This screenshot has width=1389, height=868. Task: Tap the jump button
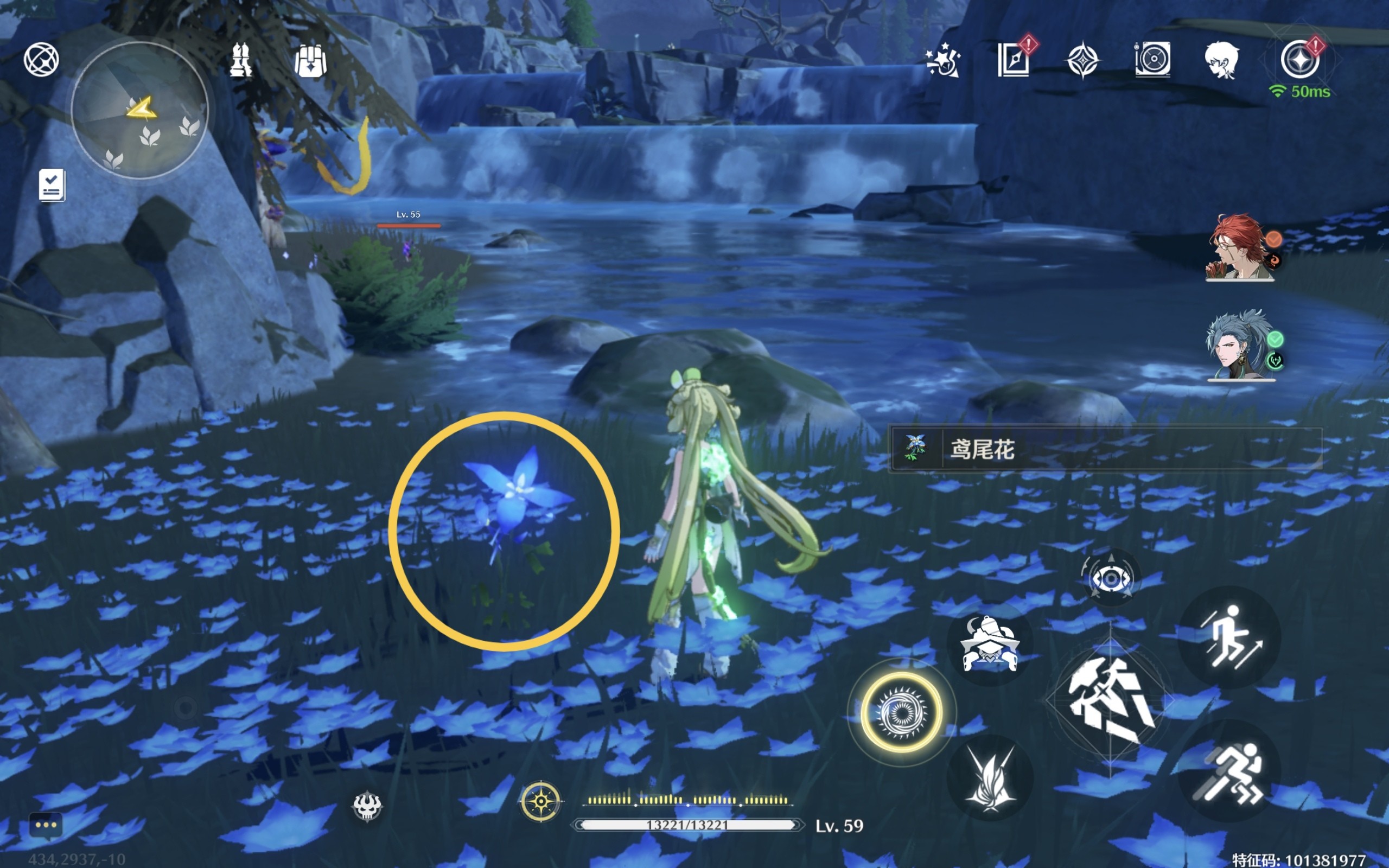(x=1228, y=637)
